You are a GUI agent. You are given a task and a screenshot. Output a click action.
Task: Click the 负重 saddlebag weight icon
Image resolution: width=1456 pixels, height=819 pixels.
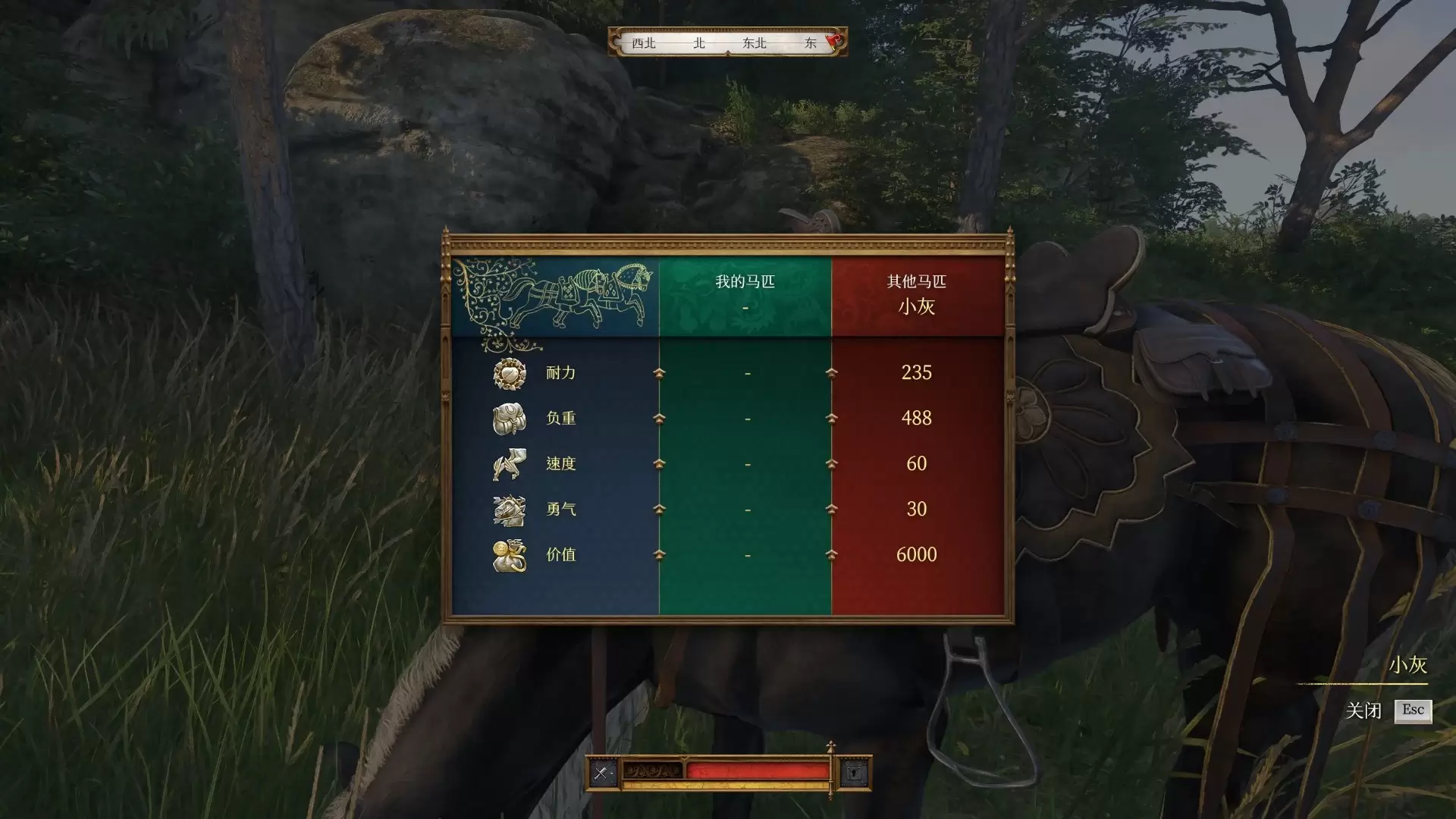click(x=510, y=418)
